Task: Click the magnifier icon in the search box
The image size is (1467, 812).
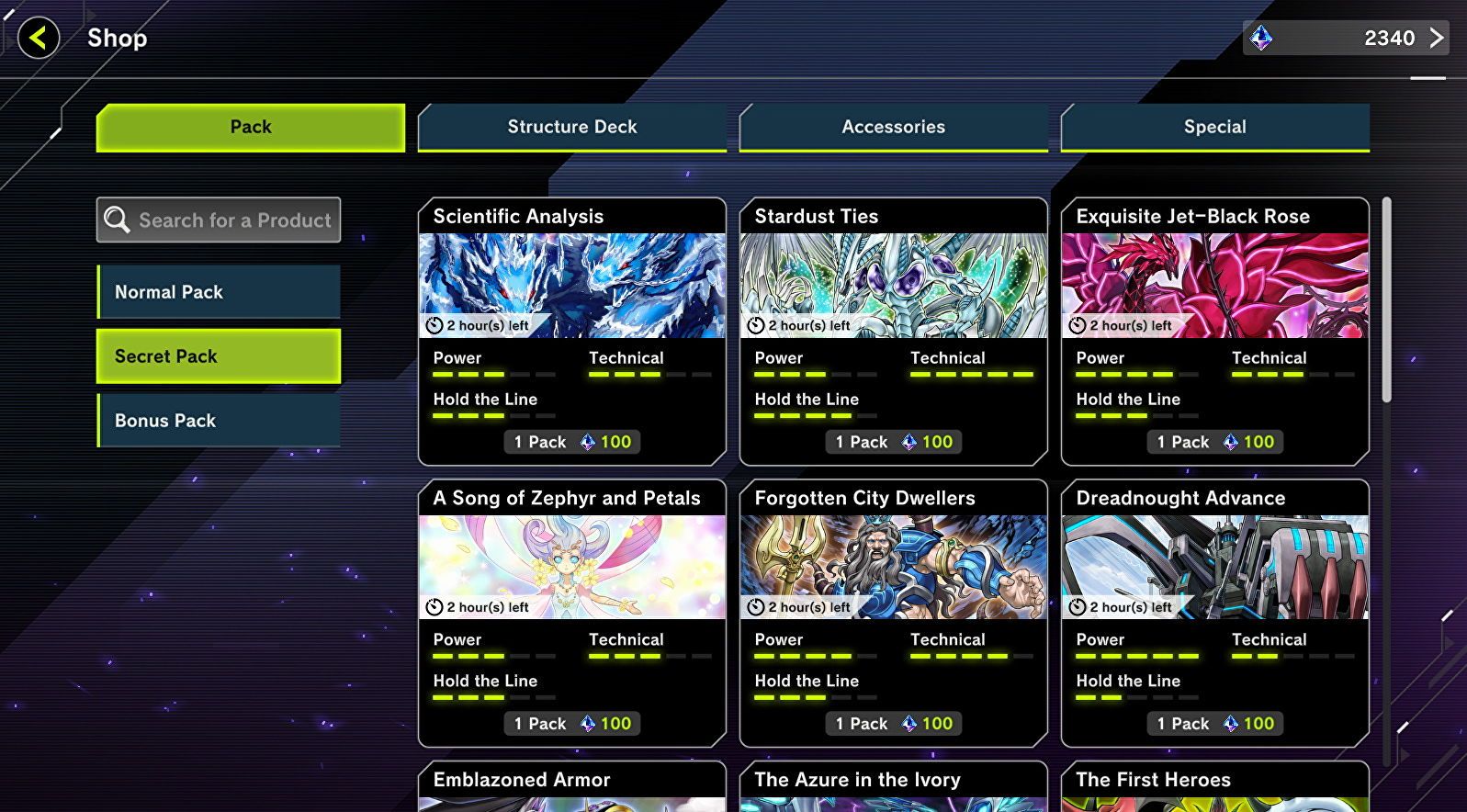Action: pyautogui.click(x=116, y=220)
